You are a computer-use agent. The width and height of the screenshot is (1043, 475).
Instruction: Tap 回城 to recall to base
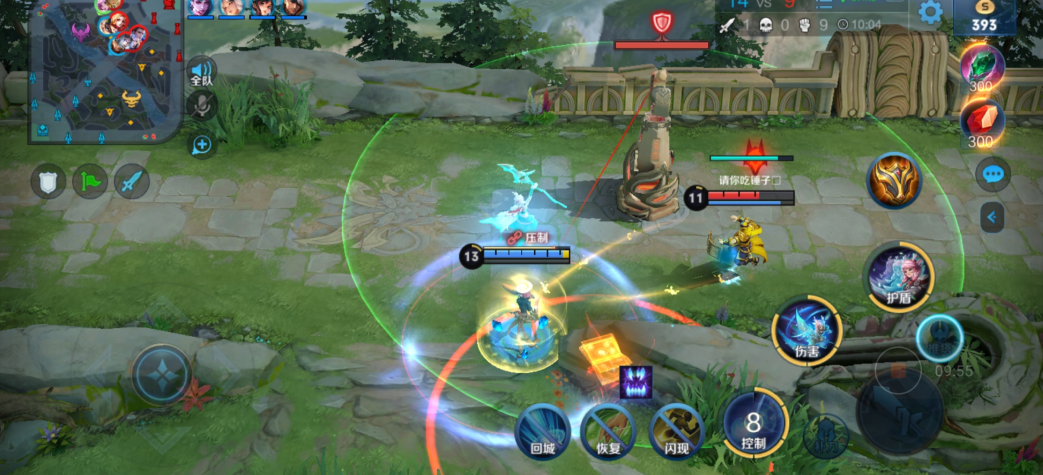tap(543, 430)
